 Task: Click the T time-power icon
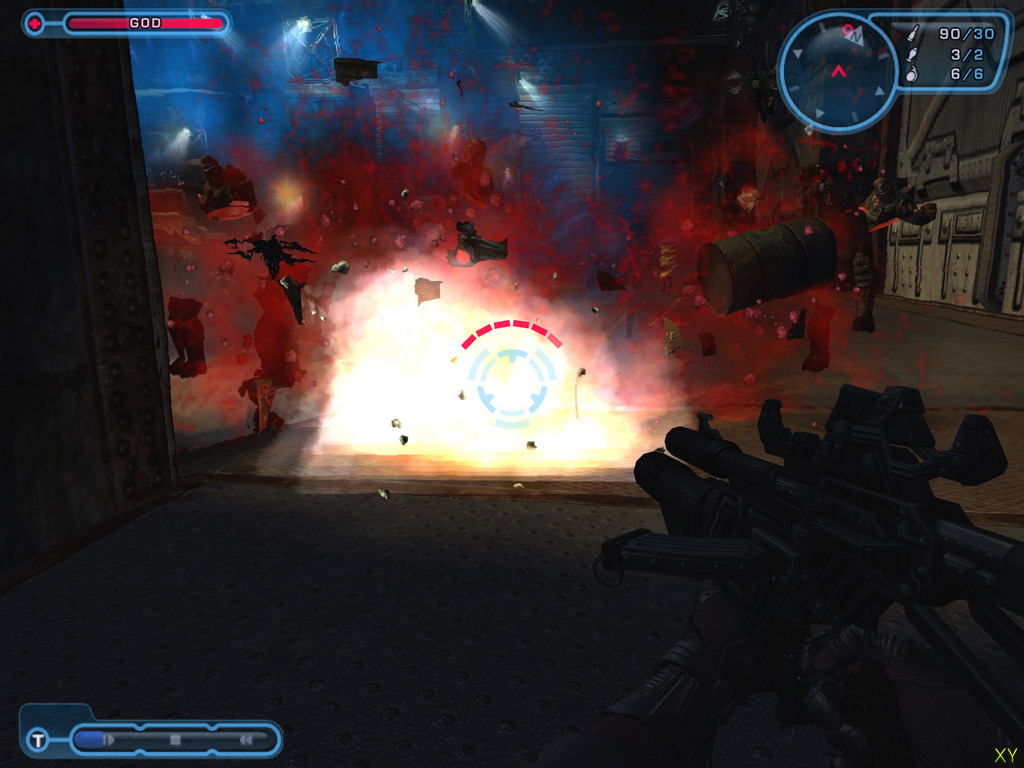[37, 740]
